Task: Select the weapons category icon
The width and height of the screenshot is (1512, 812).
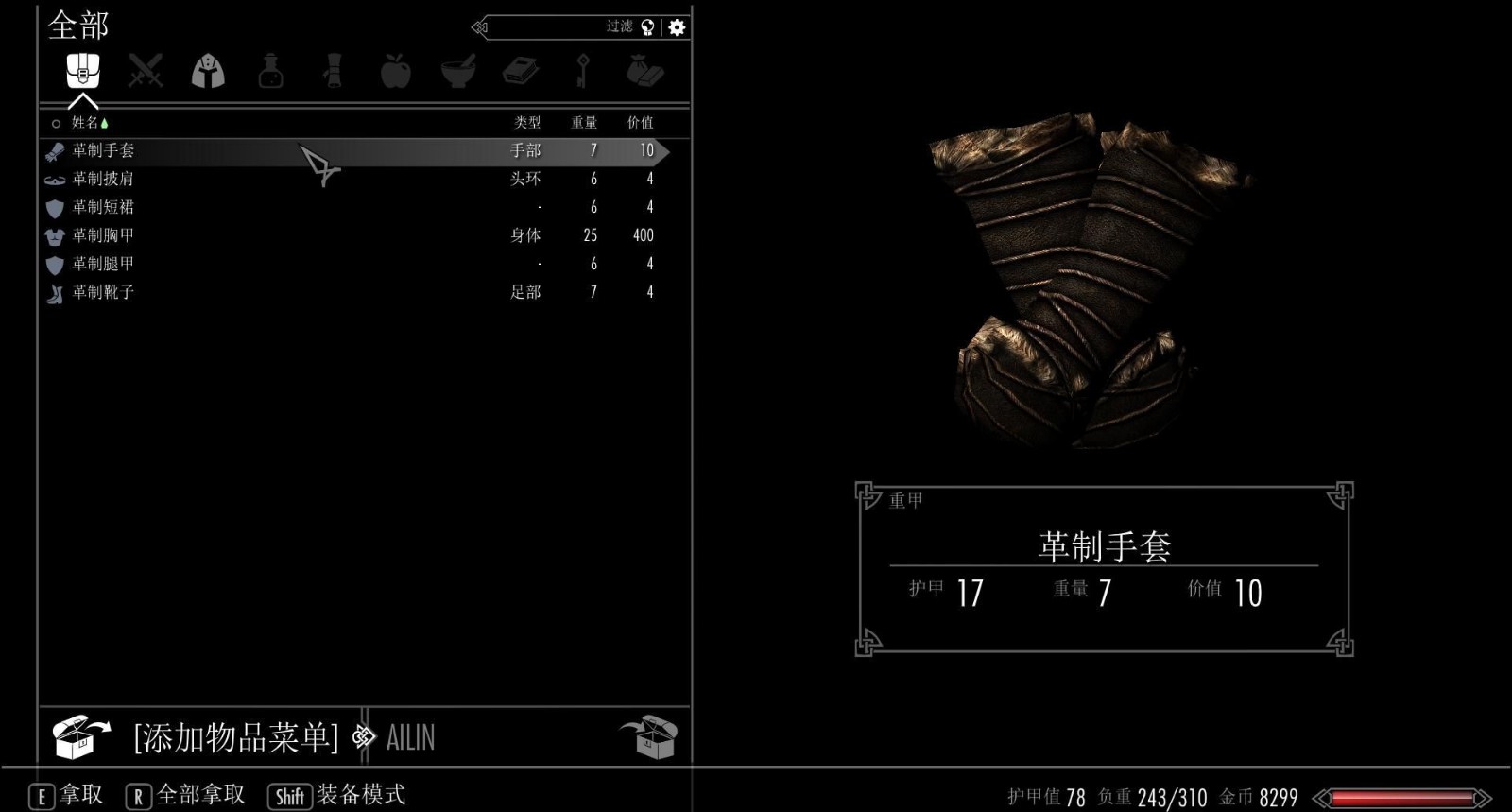Action: (145, 72)
